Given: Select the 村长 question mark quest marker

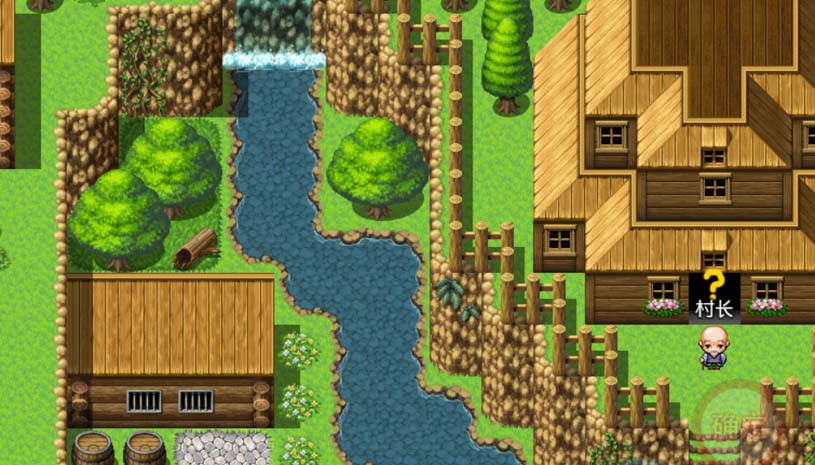Looking at the screenshot, I should coord(713,284).
